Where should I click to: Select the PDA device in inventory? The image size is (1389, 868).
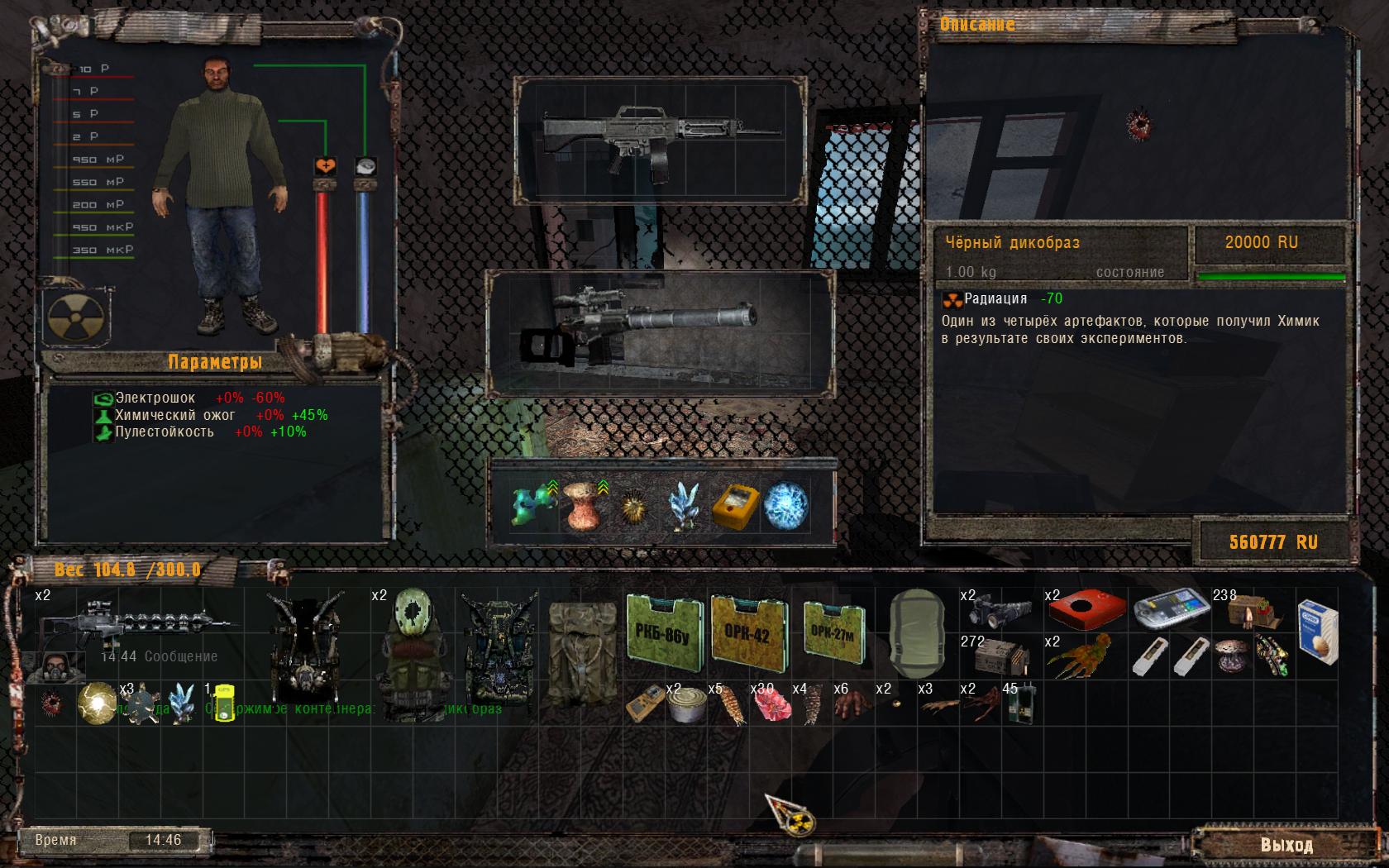click(x=1168, y=610)
